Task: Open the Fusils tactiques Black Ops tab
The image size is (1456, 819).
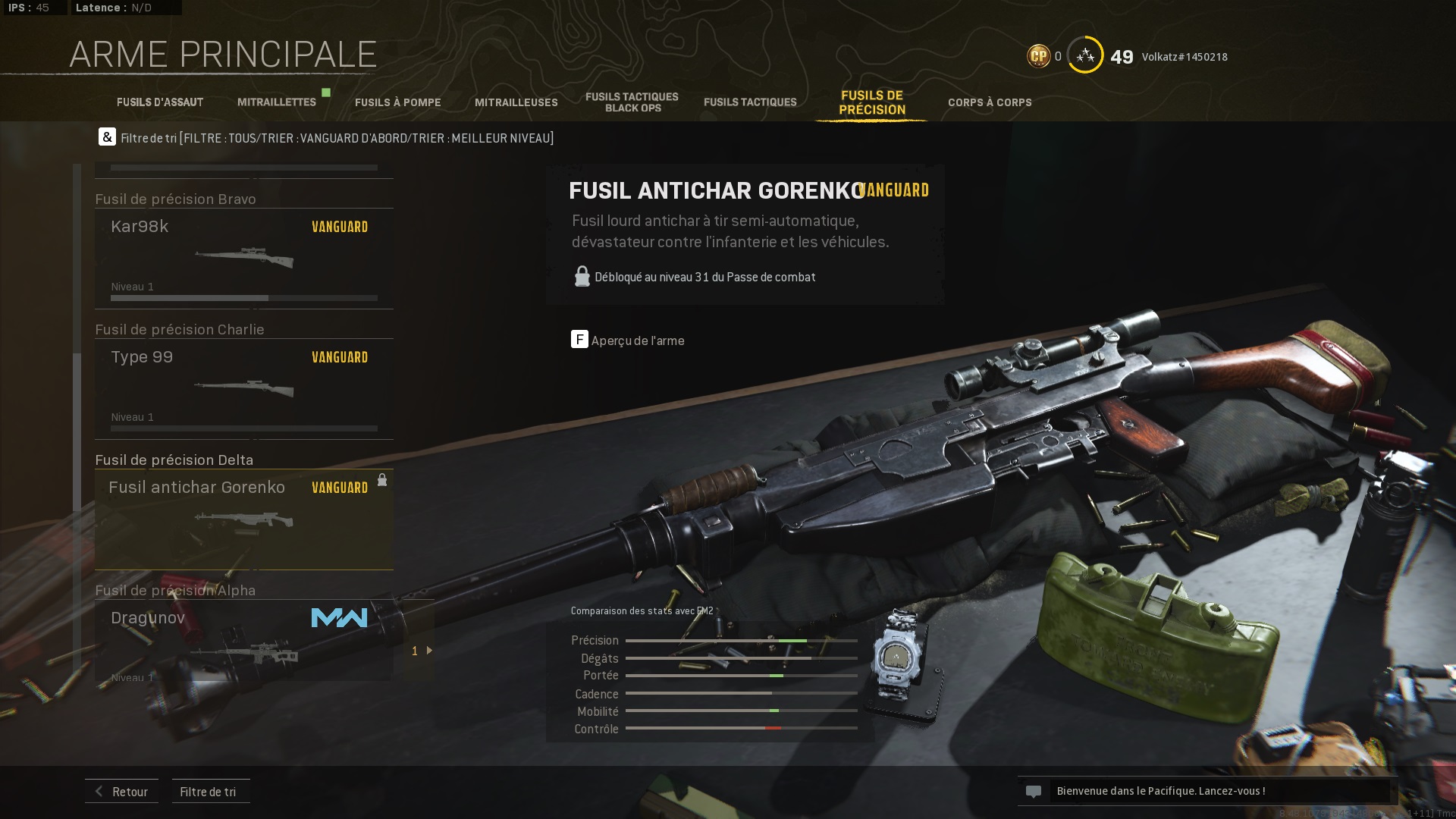Action: 631,101
